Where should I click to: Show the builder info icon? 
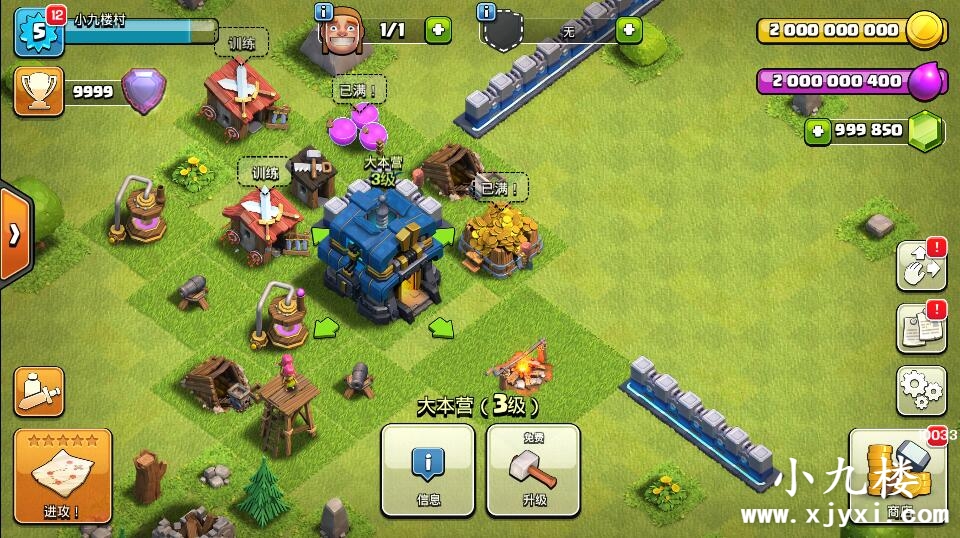coord(324,12)
